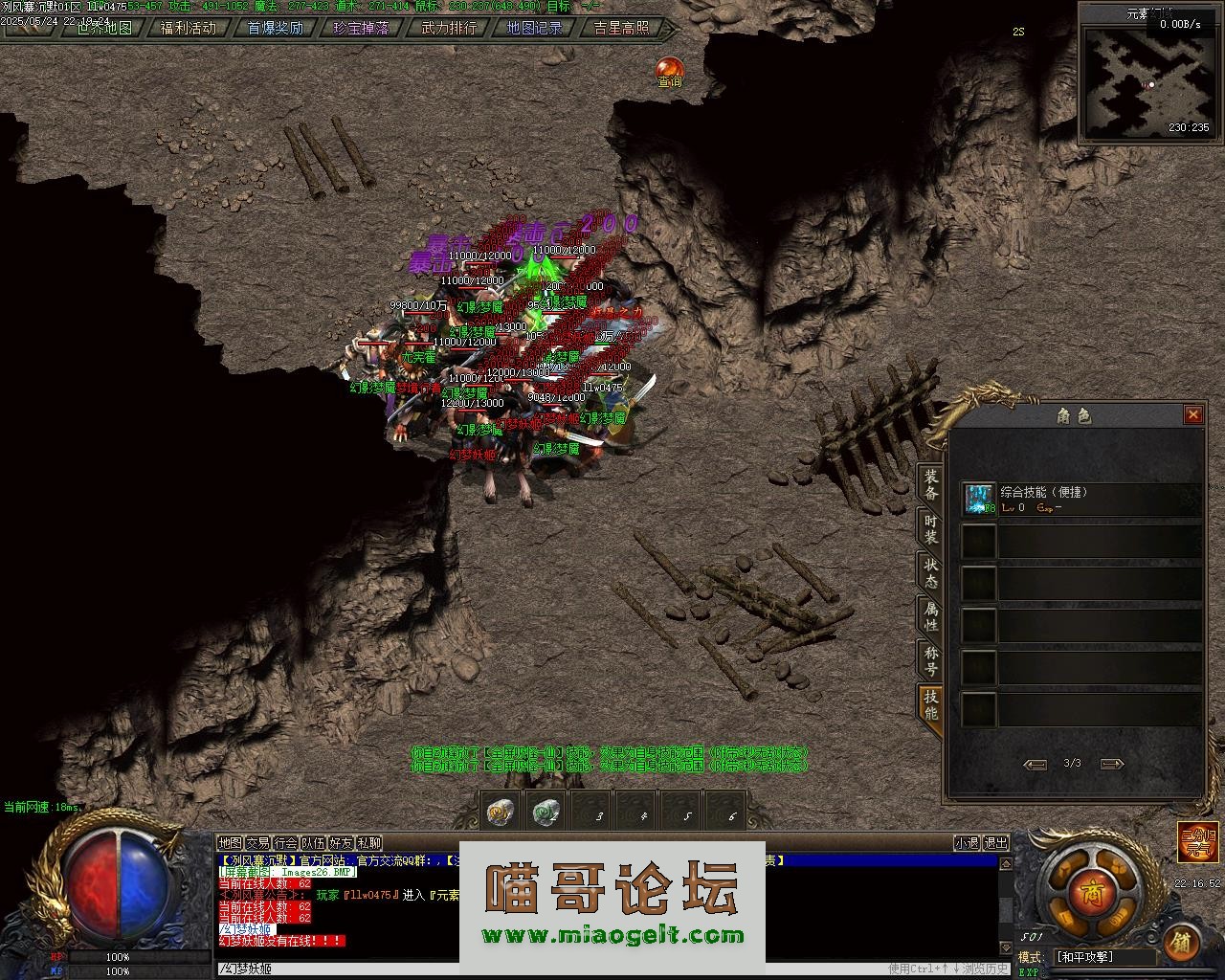Go to the previous skill page arrow
1225x980 pixels.
coord(1035,764)
